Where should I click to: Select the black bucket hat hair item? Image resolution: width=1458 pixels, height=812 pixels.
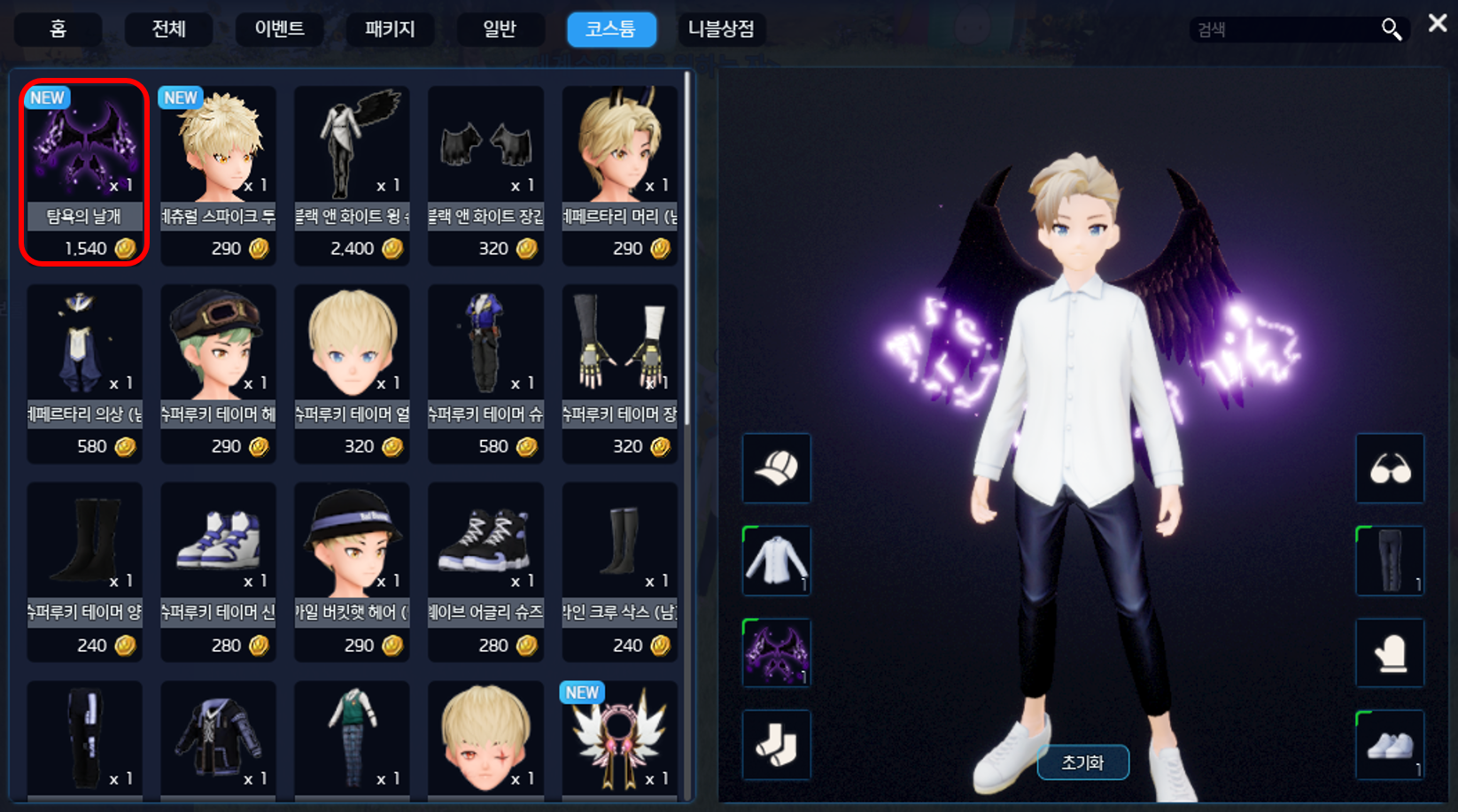click(352, 569)
